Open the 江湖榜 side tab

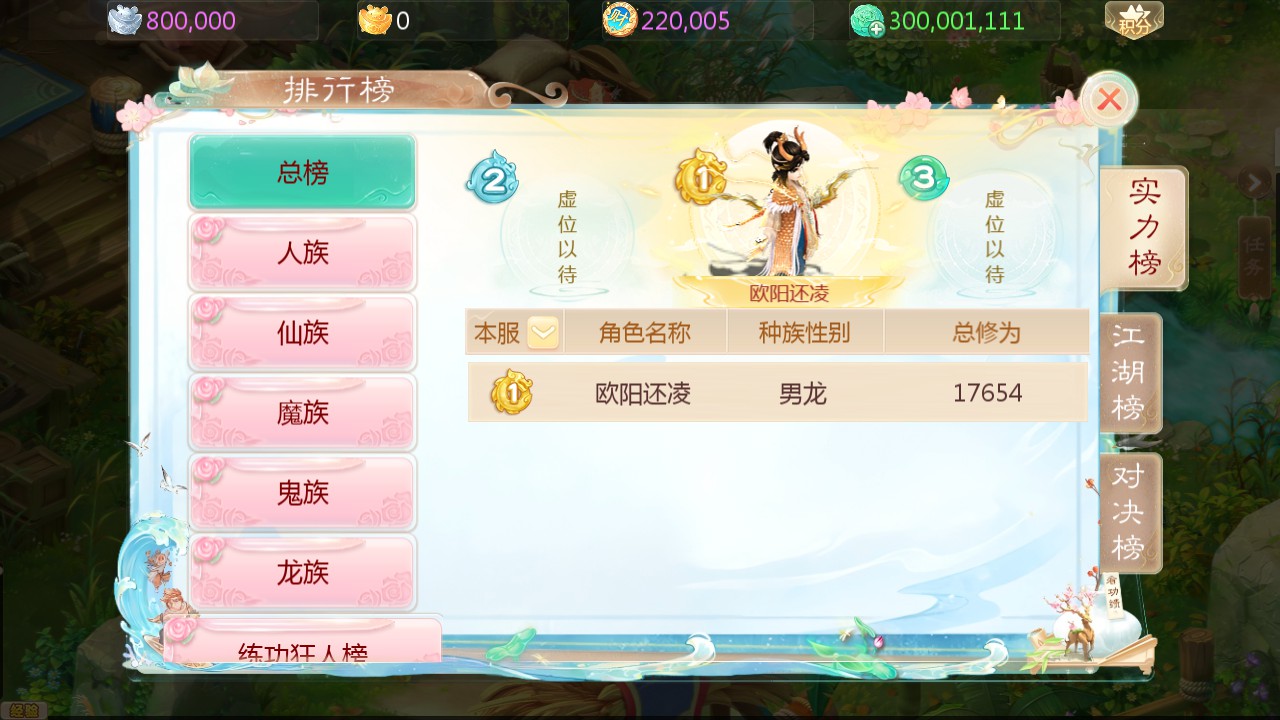coord(1130,373)
